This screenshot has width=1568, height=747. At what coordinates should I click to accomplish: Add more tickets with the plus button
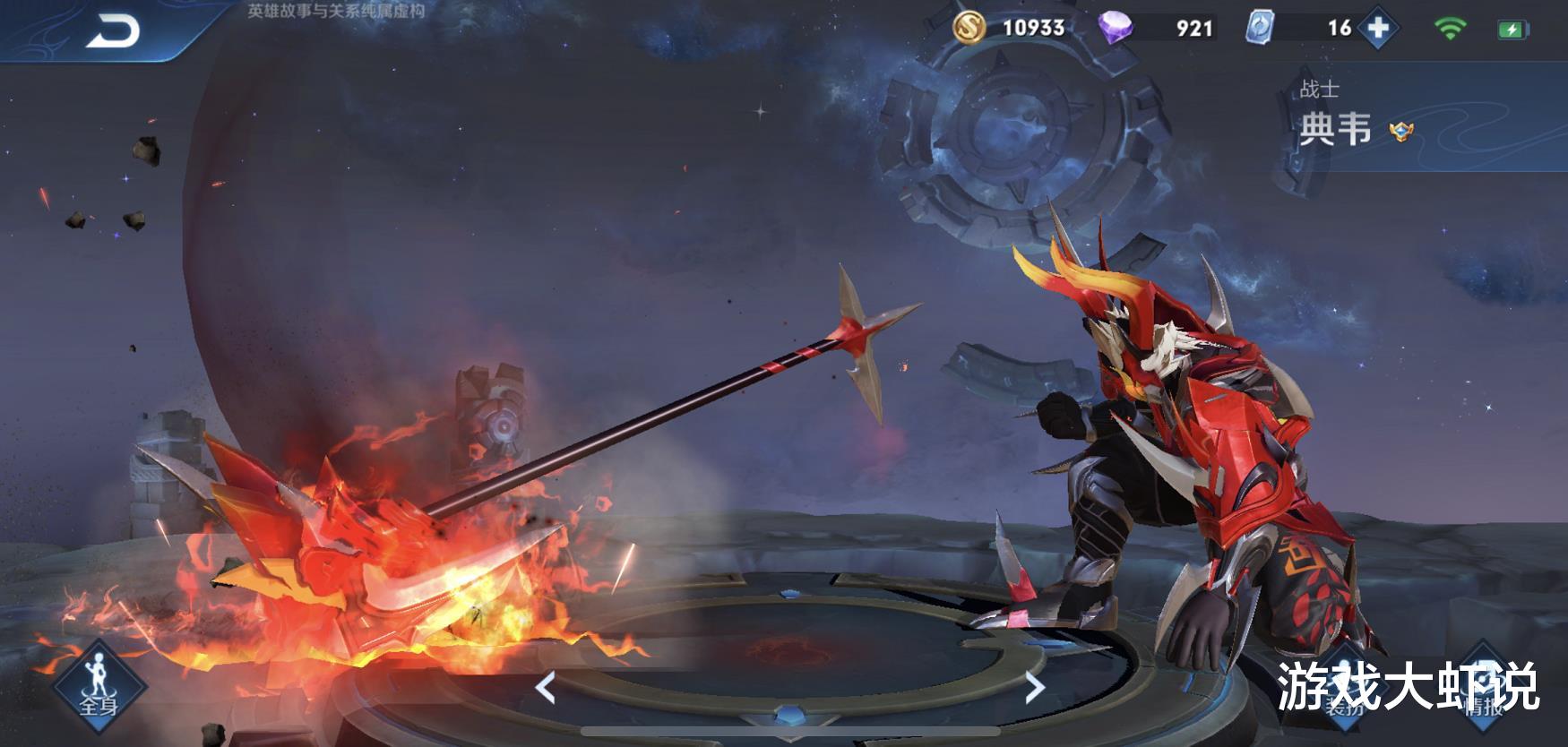tap(1378, 29)
